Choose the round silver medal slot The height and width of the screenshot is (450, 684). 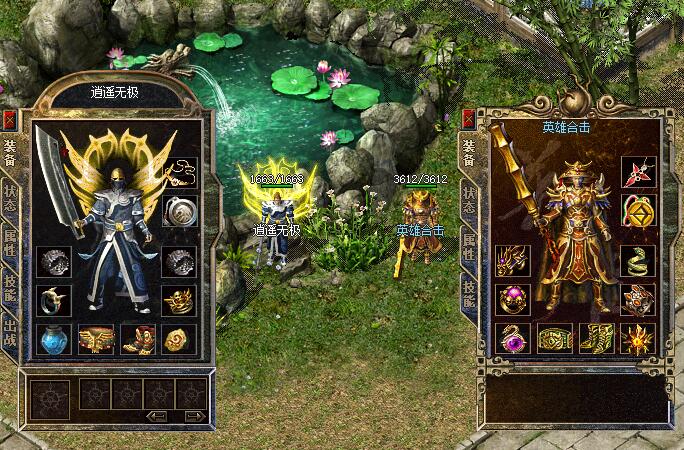click(180, 211)
